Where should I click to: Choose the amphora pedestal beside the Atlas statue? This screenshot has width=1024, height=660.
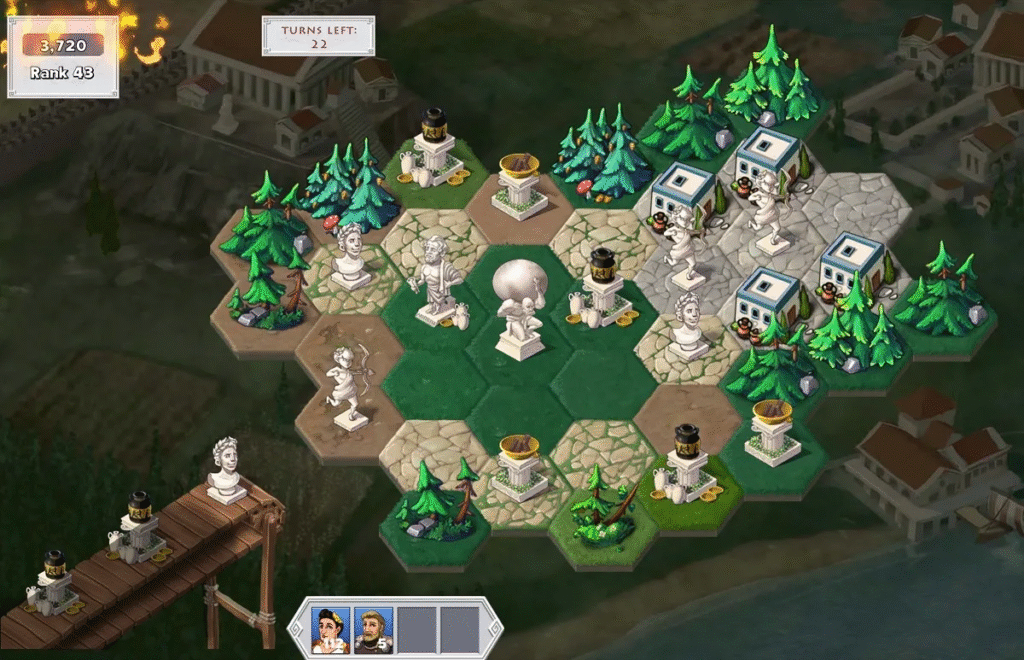point(603,290)
